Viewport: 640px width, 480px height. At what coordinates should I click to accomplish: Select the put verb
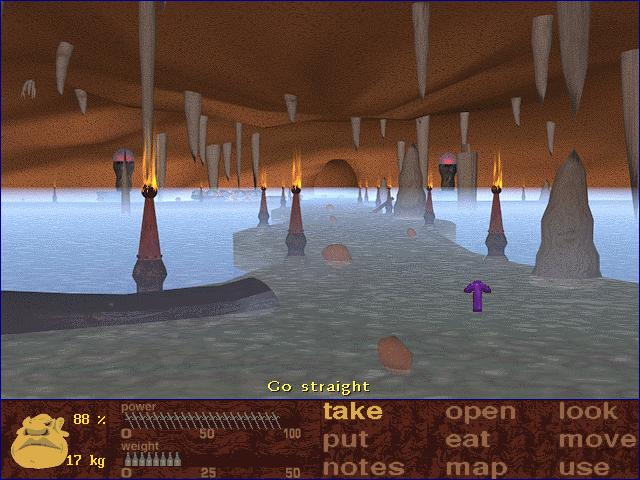pyautogui.click(x=346, y=440)
